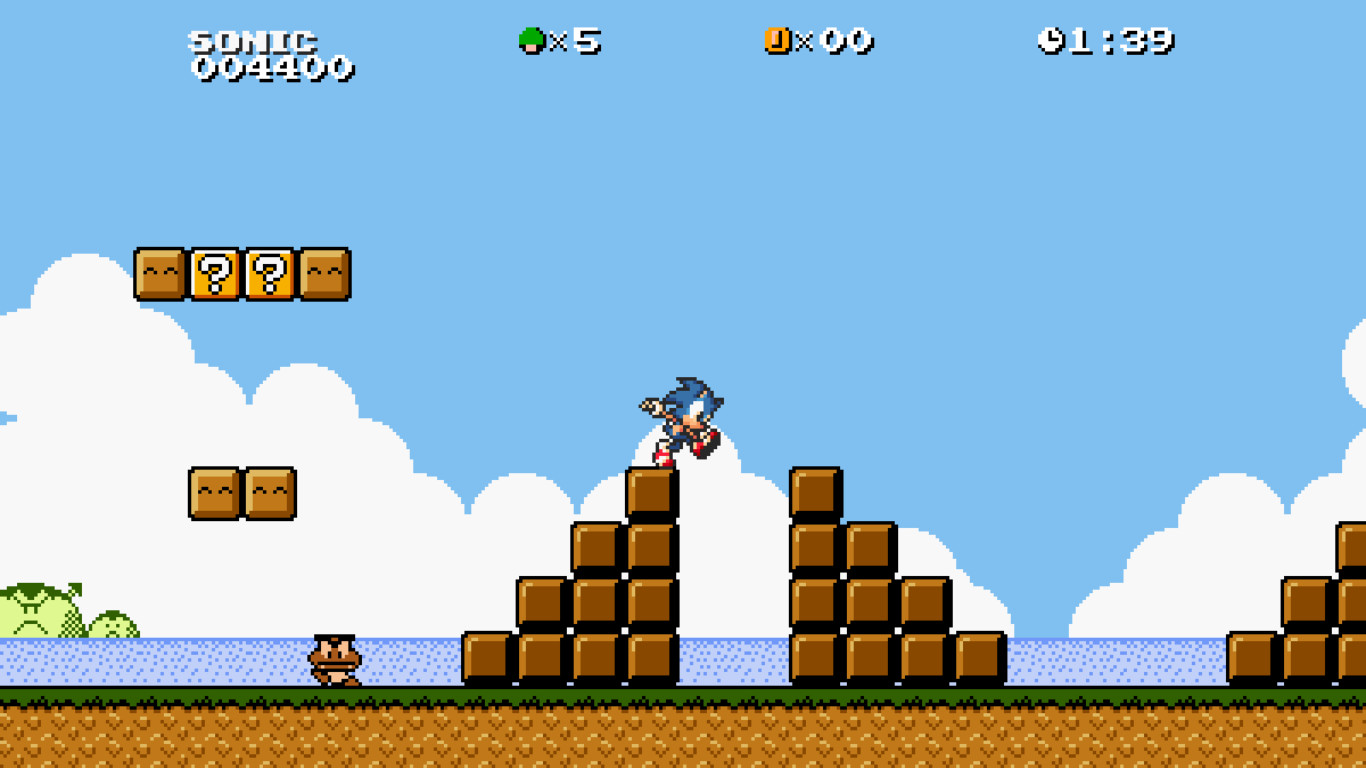Click the leftmost smiley face block in the top row
The height and width of the screenshot is (768, 1366).
click(x=158, y=274)
